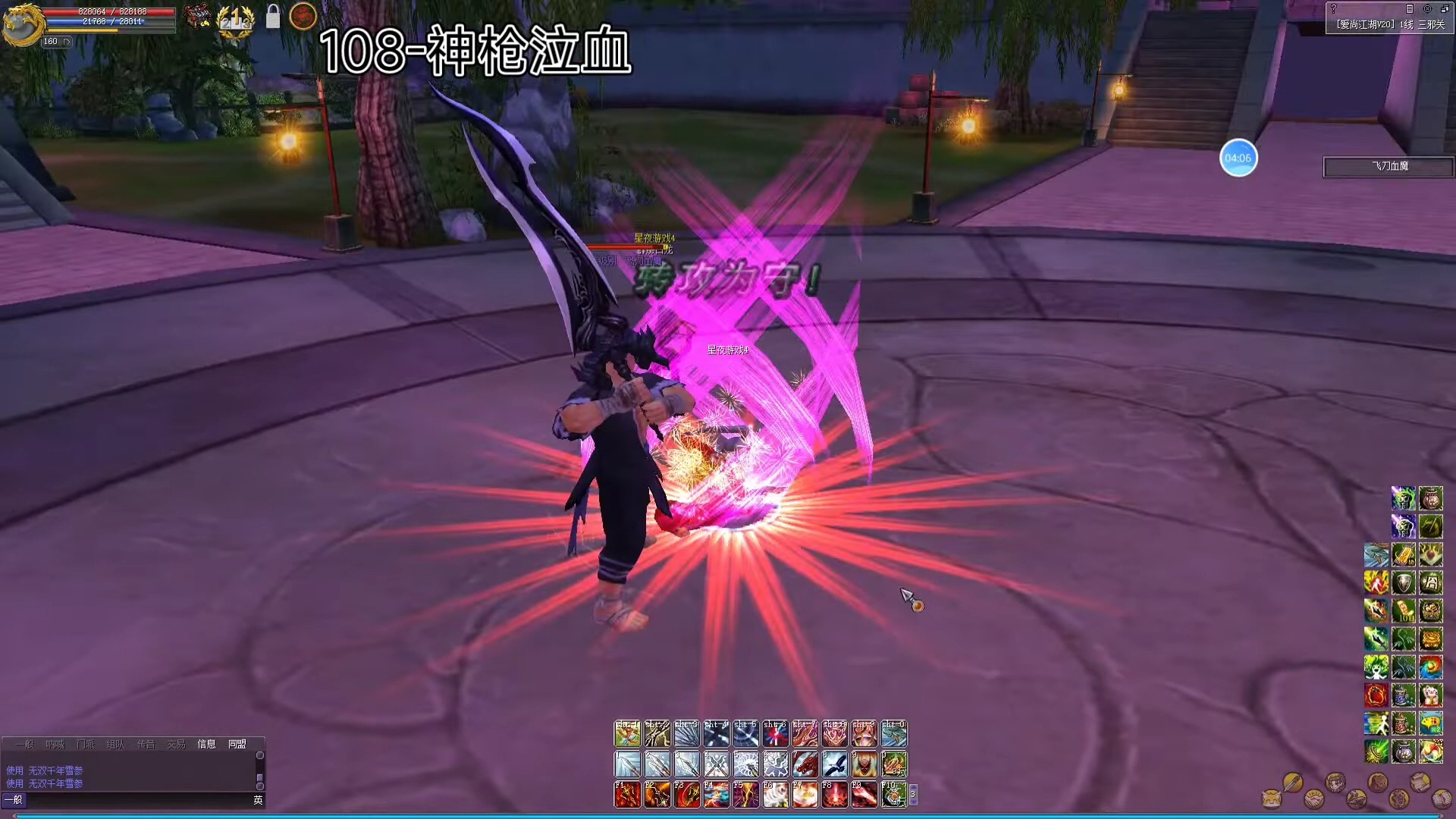
Task: Open the sword menu button
Action: point(1292,782)
